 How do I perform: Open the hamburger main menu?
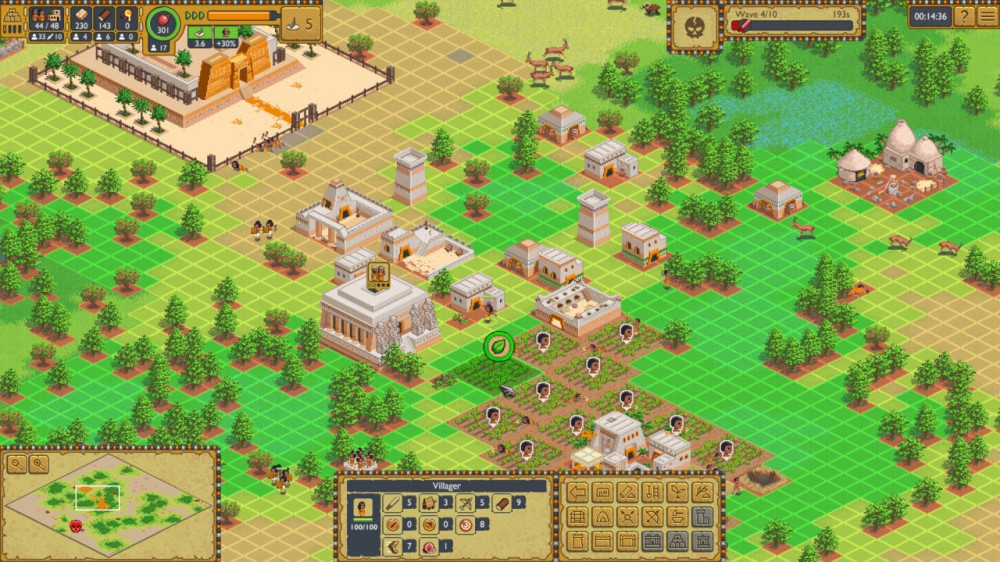click(987, 16)
